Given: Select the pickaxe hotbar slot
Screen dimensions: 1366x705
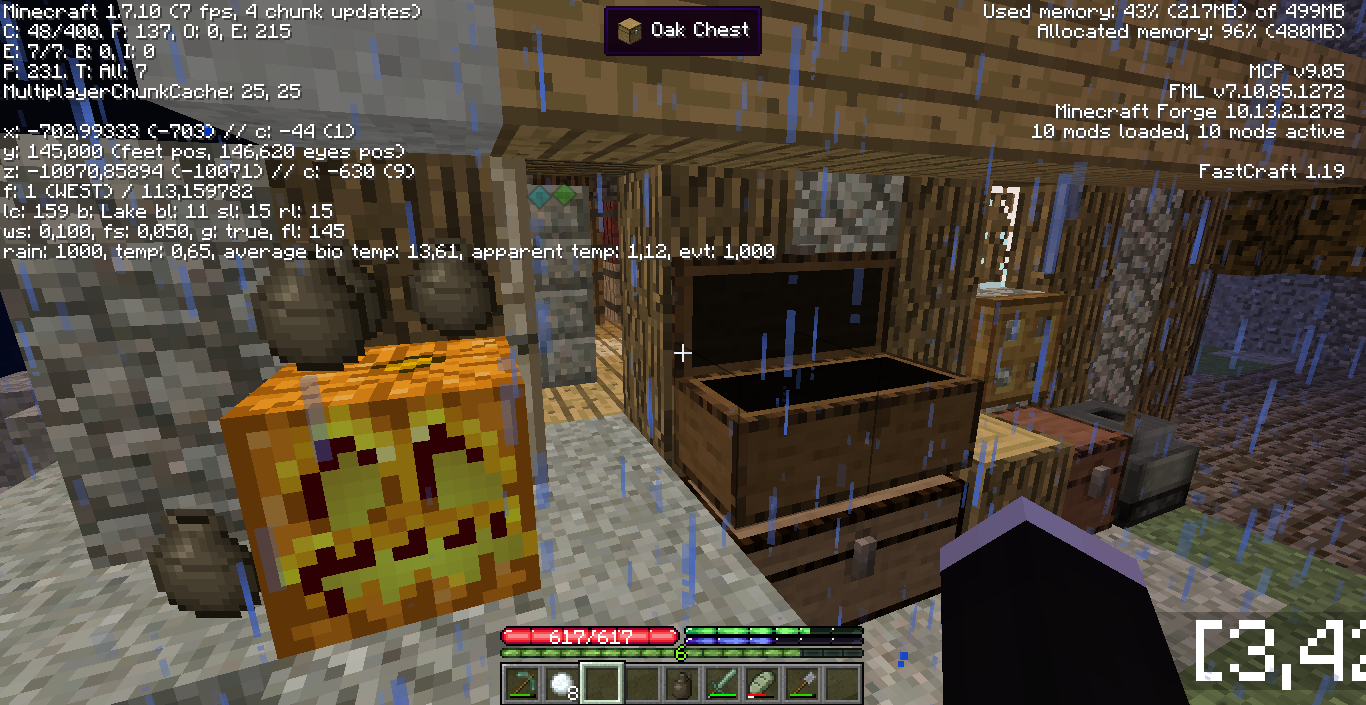Looking at the screenshot, I should click(x=521, y=684).
